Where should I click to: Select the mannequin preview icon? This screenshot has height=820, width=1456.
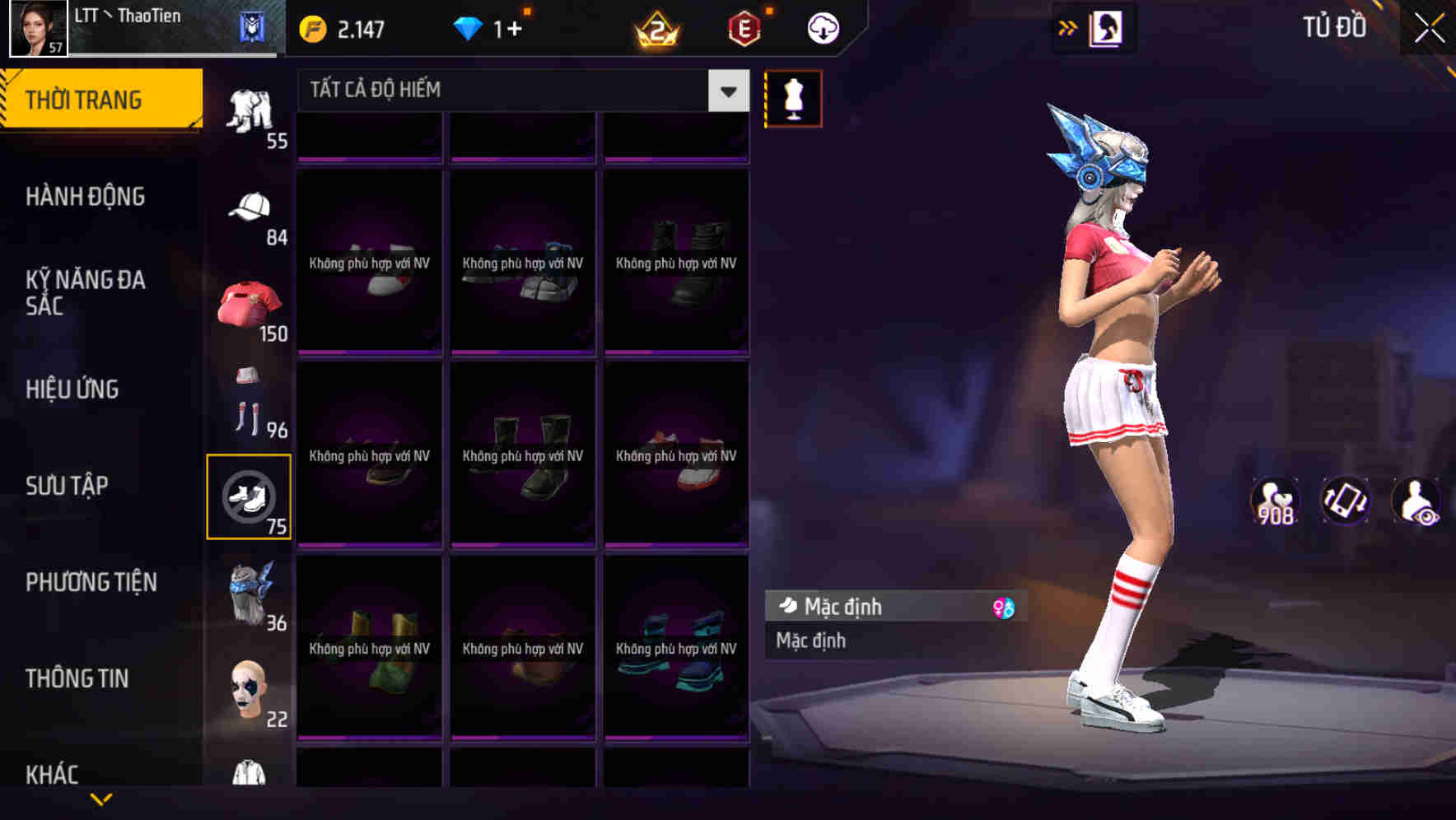click(793, 97)
